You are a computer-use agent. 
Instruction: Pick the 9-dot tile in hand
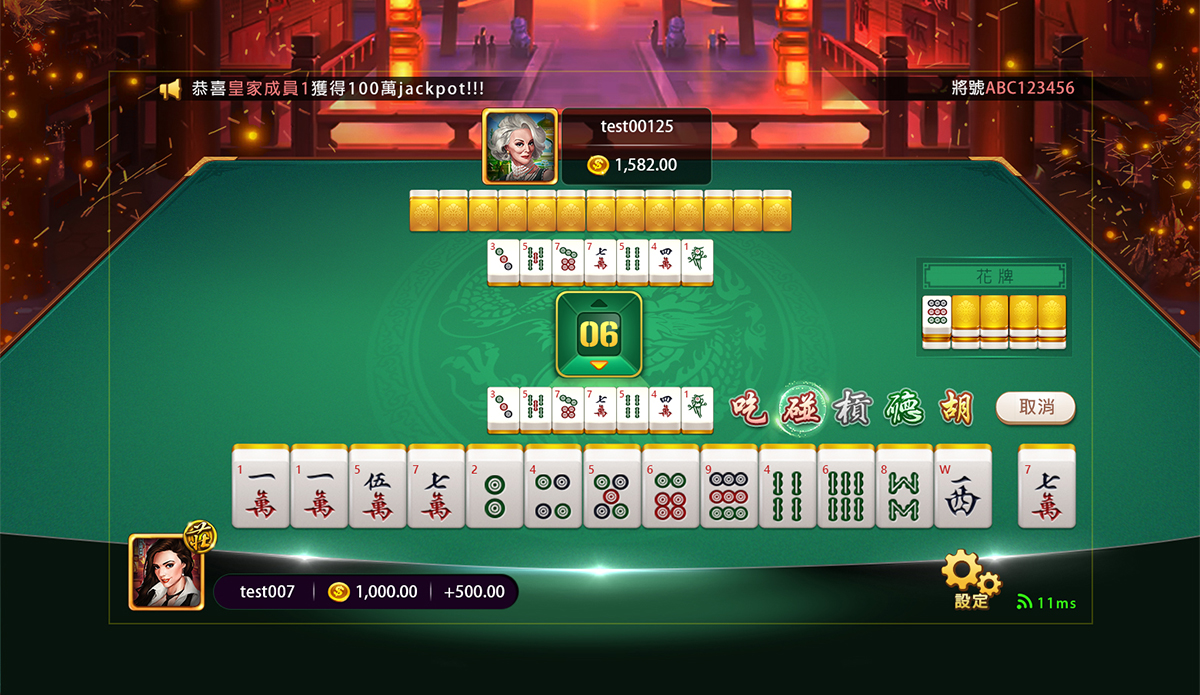tap(728, 487)
